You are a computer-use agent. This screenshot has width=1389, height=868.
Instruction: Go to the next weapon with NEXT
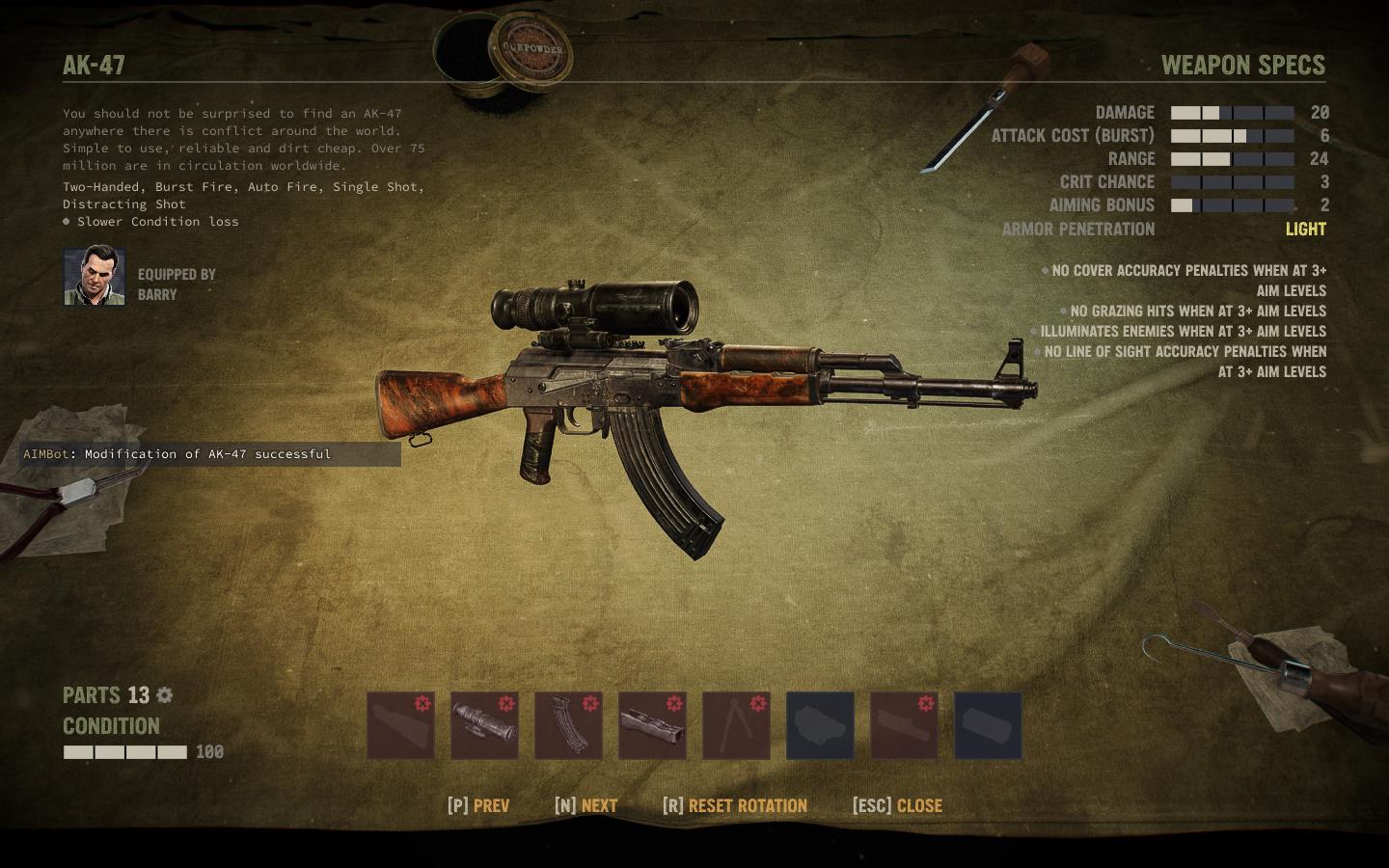586,805
